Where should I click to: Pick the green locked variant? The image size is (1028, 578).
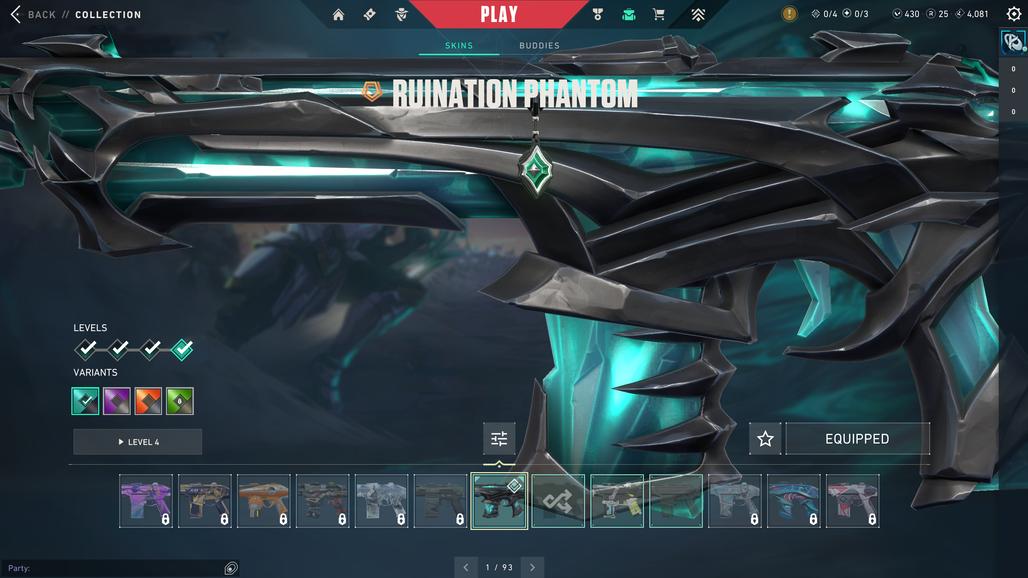(180, 401)
